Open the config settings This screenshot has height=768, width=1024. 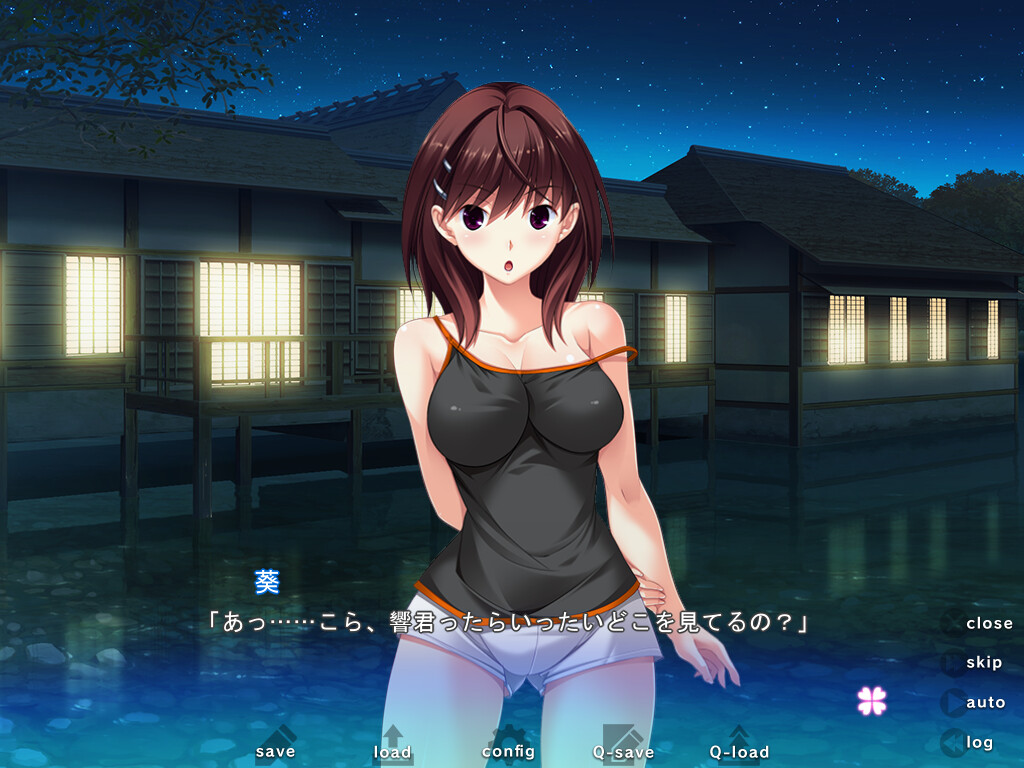coord(508,746)
